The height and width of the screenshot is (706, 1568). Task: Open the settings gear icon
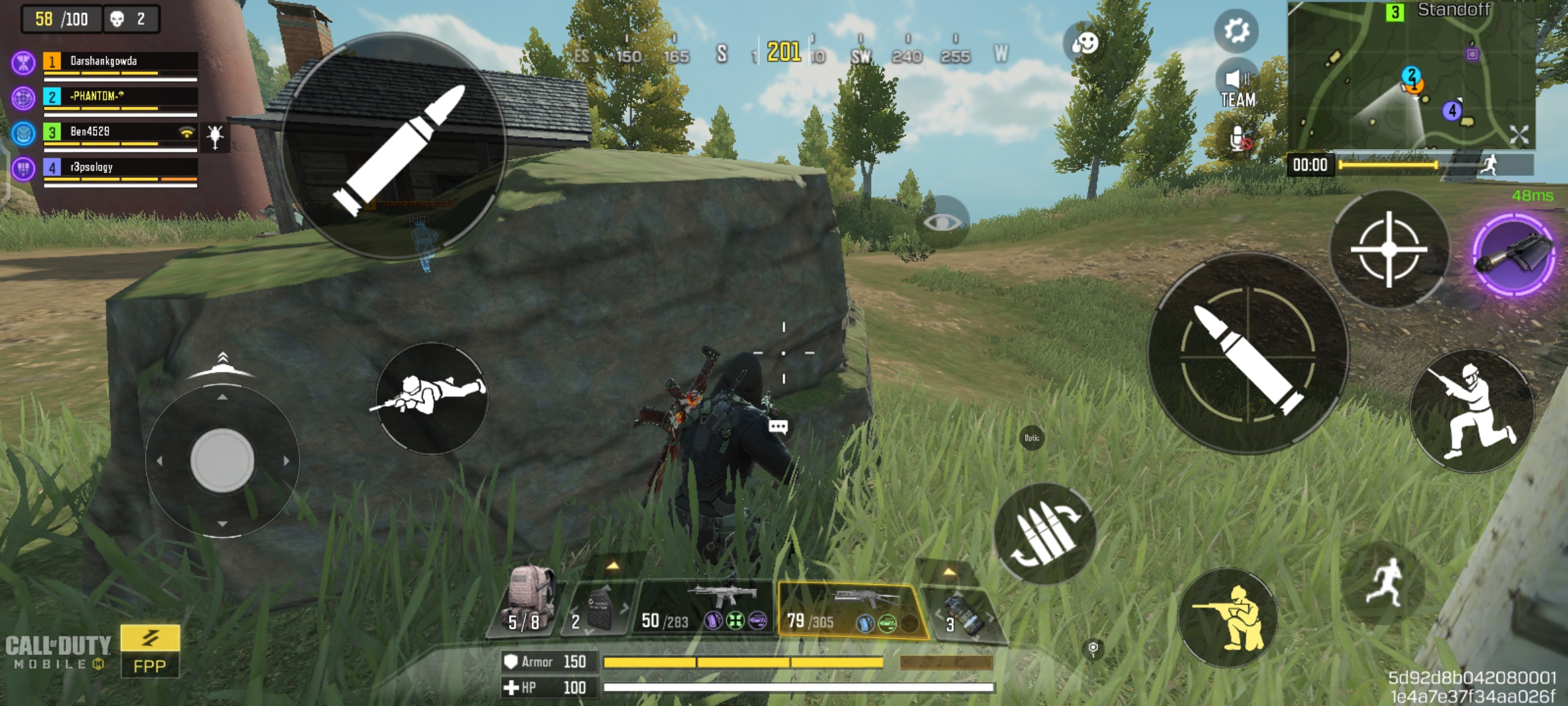click(x=1236, y=31)
